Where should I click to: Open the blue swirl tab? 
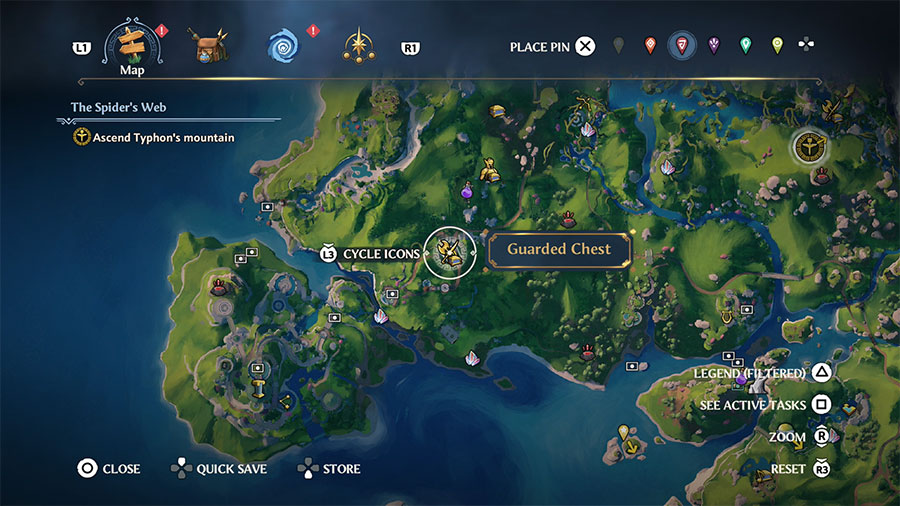click(283, 45)
